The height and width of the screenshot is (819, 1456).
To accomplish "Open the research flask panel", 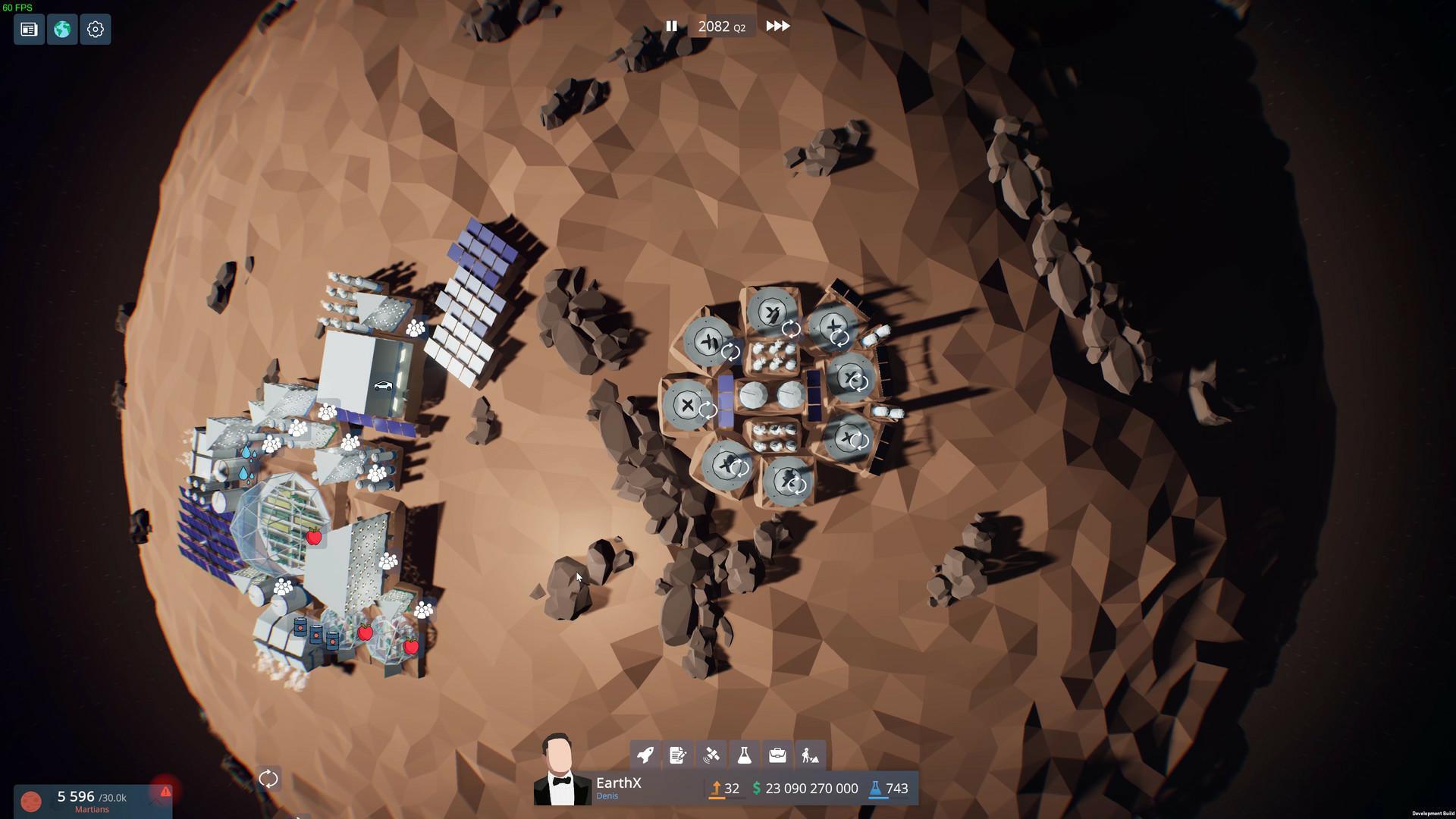I will point(745,755).
